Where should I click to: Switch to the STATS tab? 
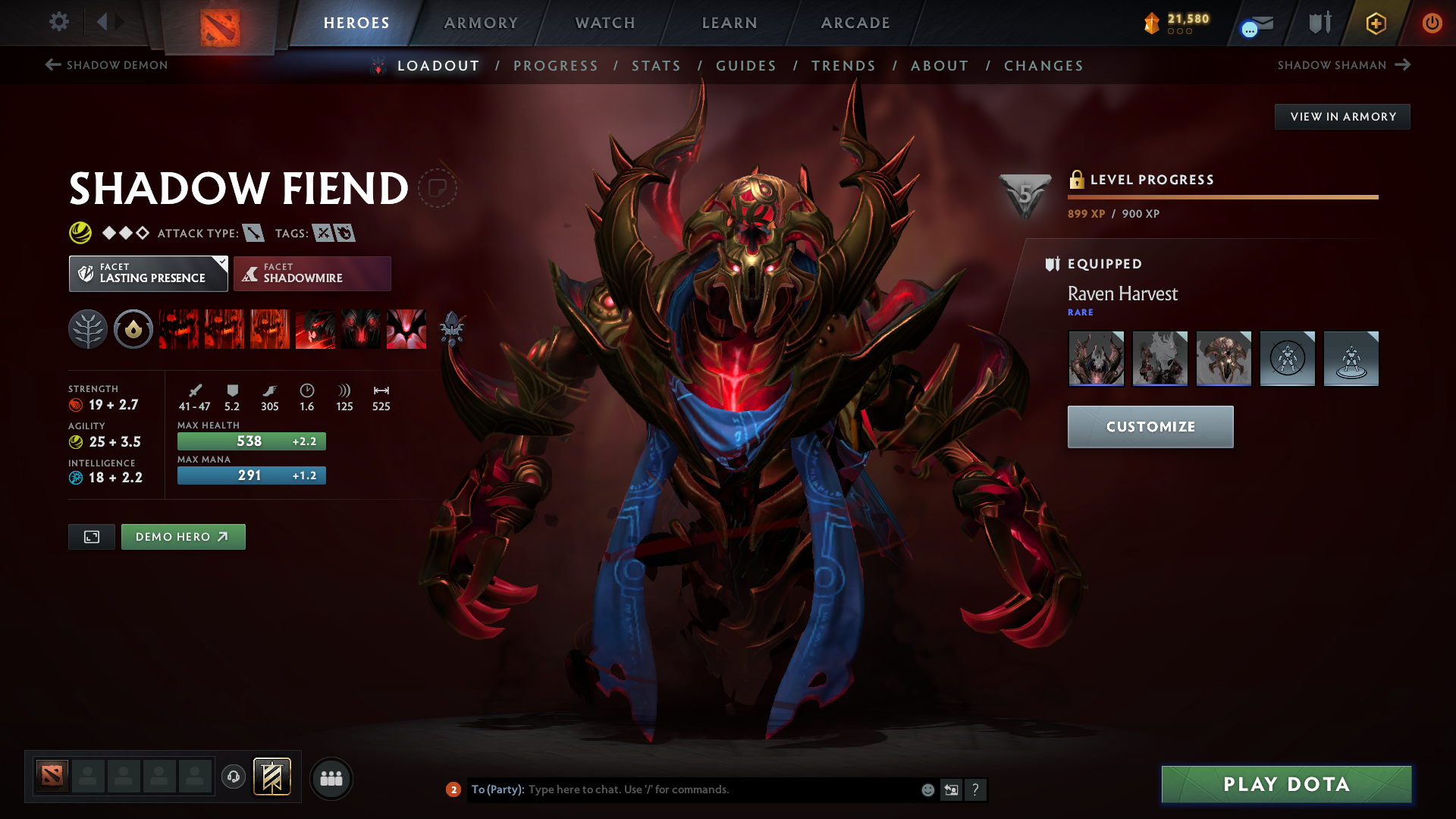tap(656, 66)
